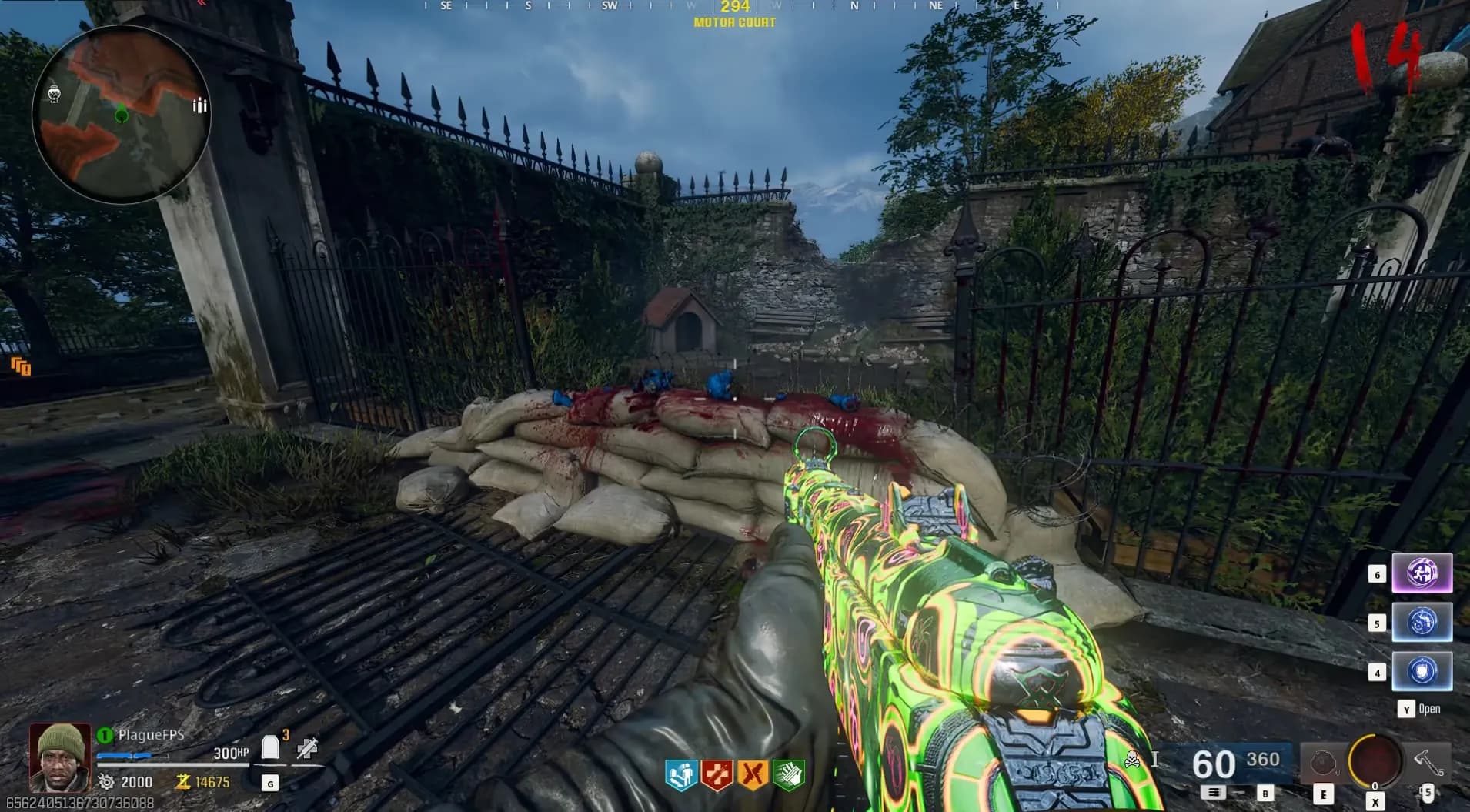Activate the round red field upgrade gauge
This screenshot has height=812, width=1470.
(1375, 760)
